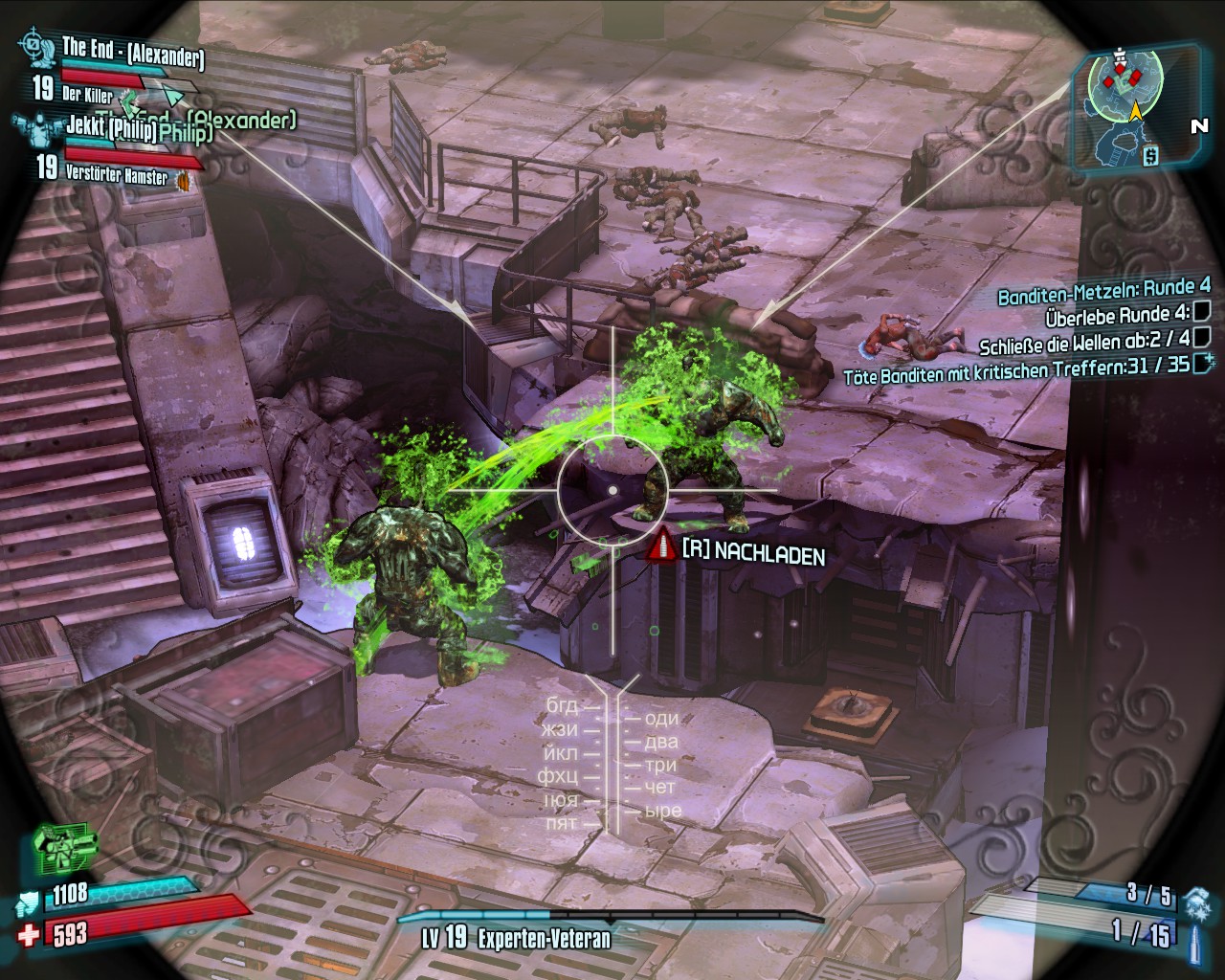Click the grenade icon beside the grenade count
The height and width of the screenshot is (980, 1225).
coord(1197,901)
